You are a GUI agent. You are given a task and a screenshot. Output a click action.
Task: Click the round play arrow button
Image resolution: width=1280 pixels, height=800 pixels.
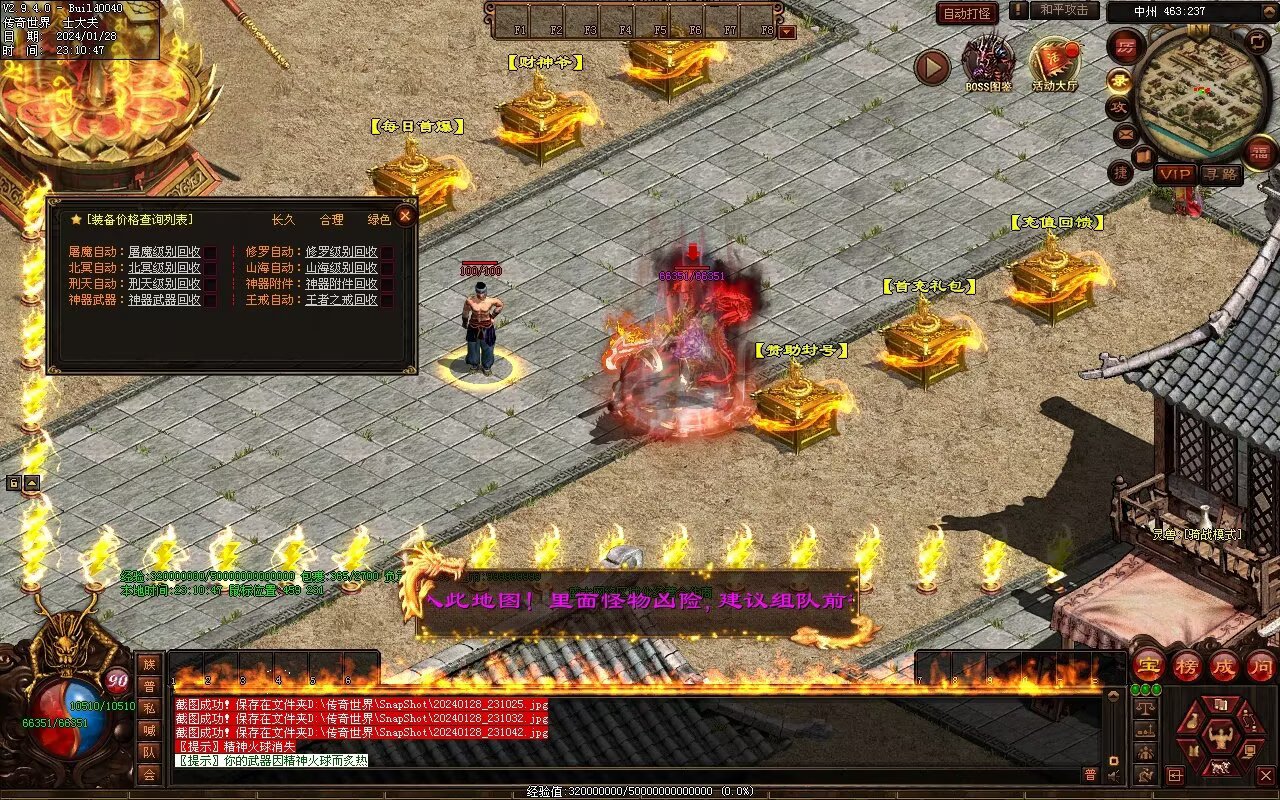coord(932,67)
